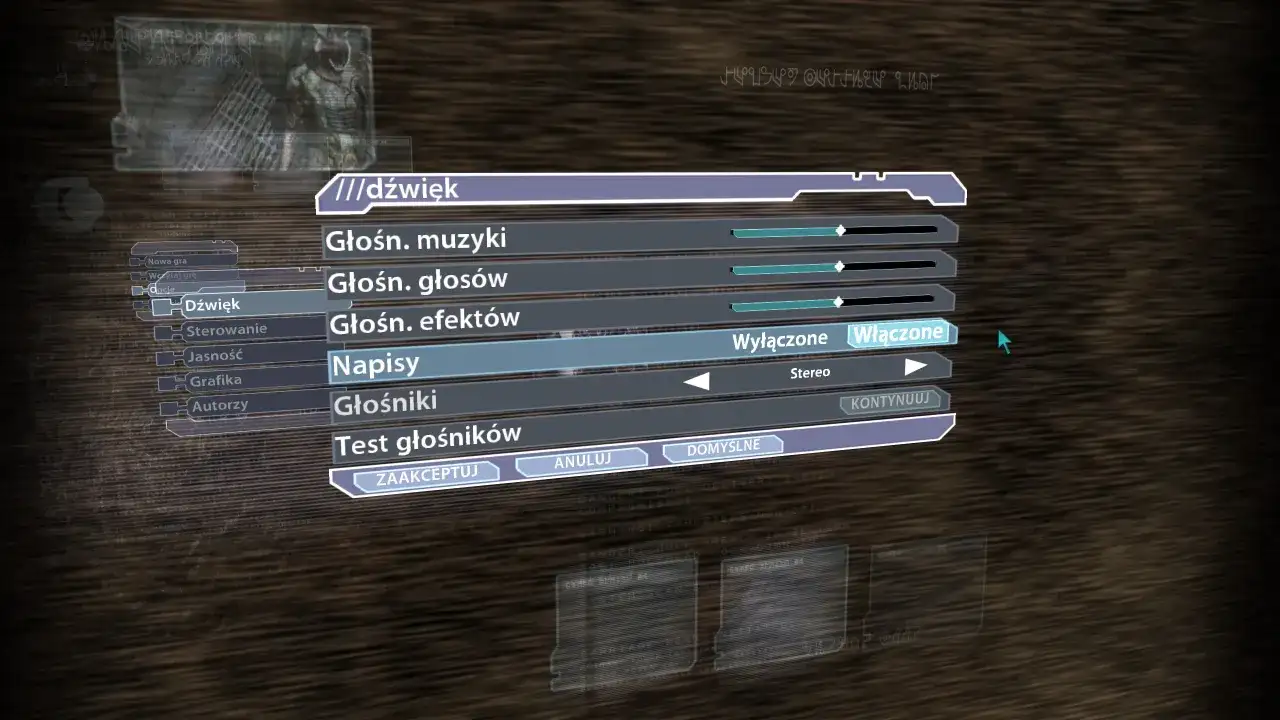The height and width of the screenshot is (720, 1280).
Task: Enable subtitles via the "Włączone" option
Action: (898, 334)
